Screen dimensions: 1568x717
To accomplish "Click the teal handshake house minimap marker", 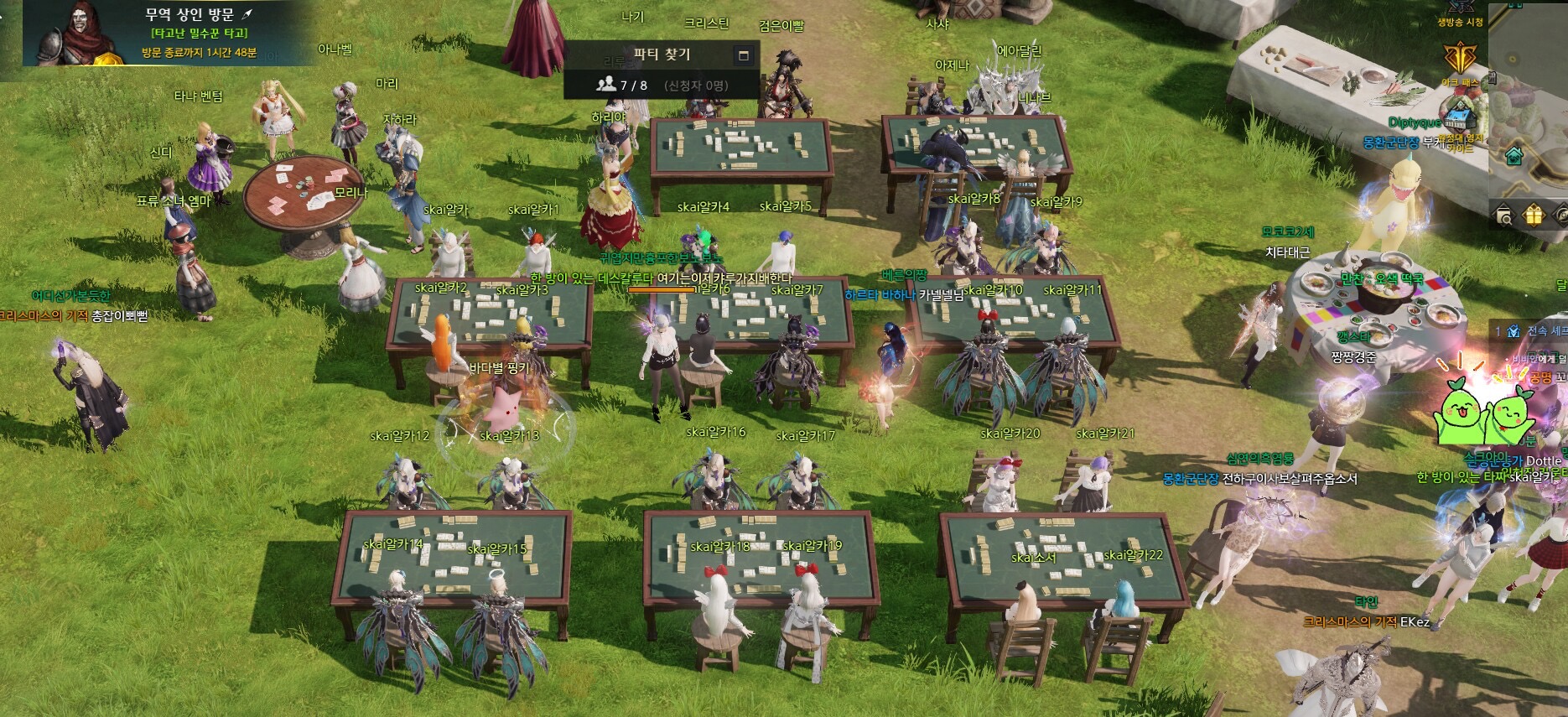I will tap(1513, 156).
